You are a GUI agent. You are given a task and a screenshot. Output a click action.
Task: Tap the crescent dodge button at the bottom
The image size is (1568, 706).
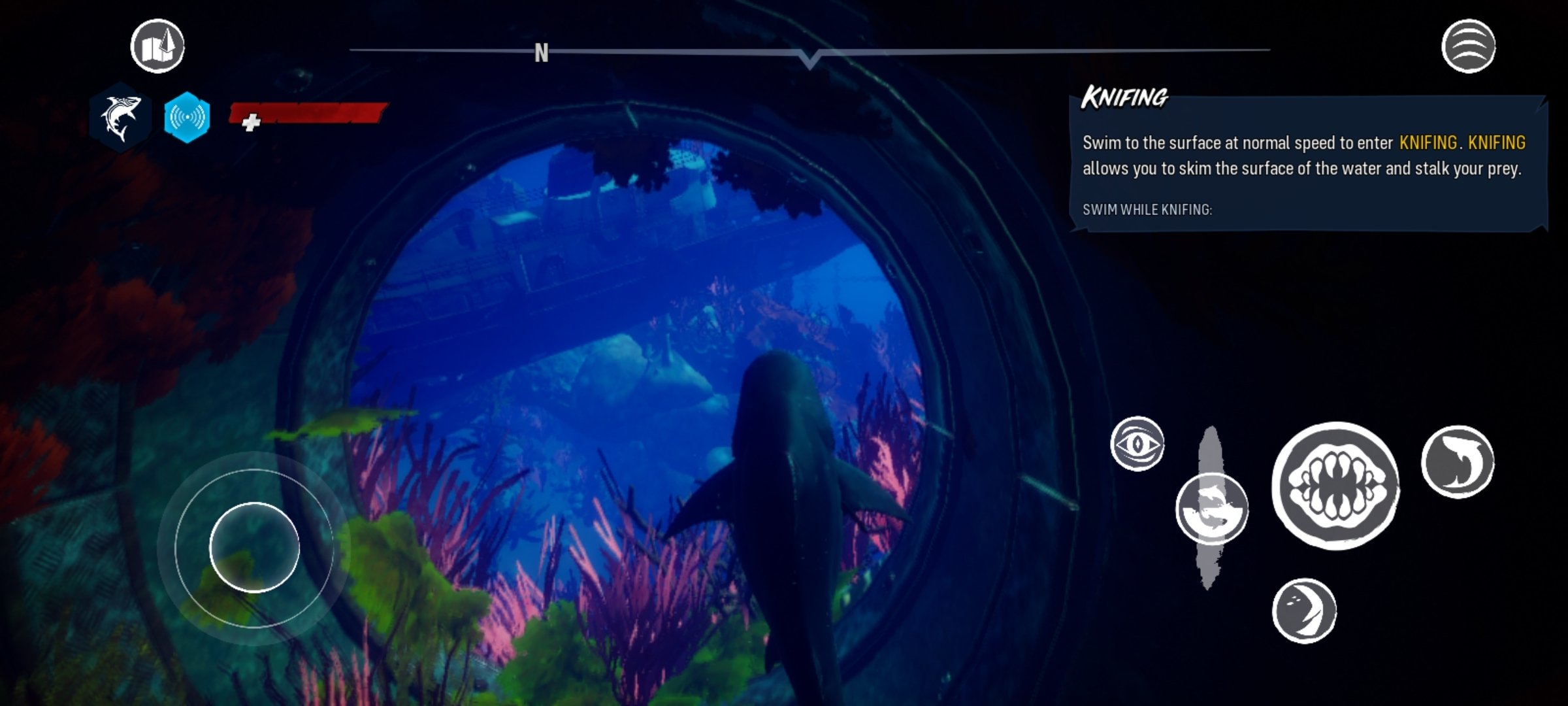click(x=1304, y=611)
